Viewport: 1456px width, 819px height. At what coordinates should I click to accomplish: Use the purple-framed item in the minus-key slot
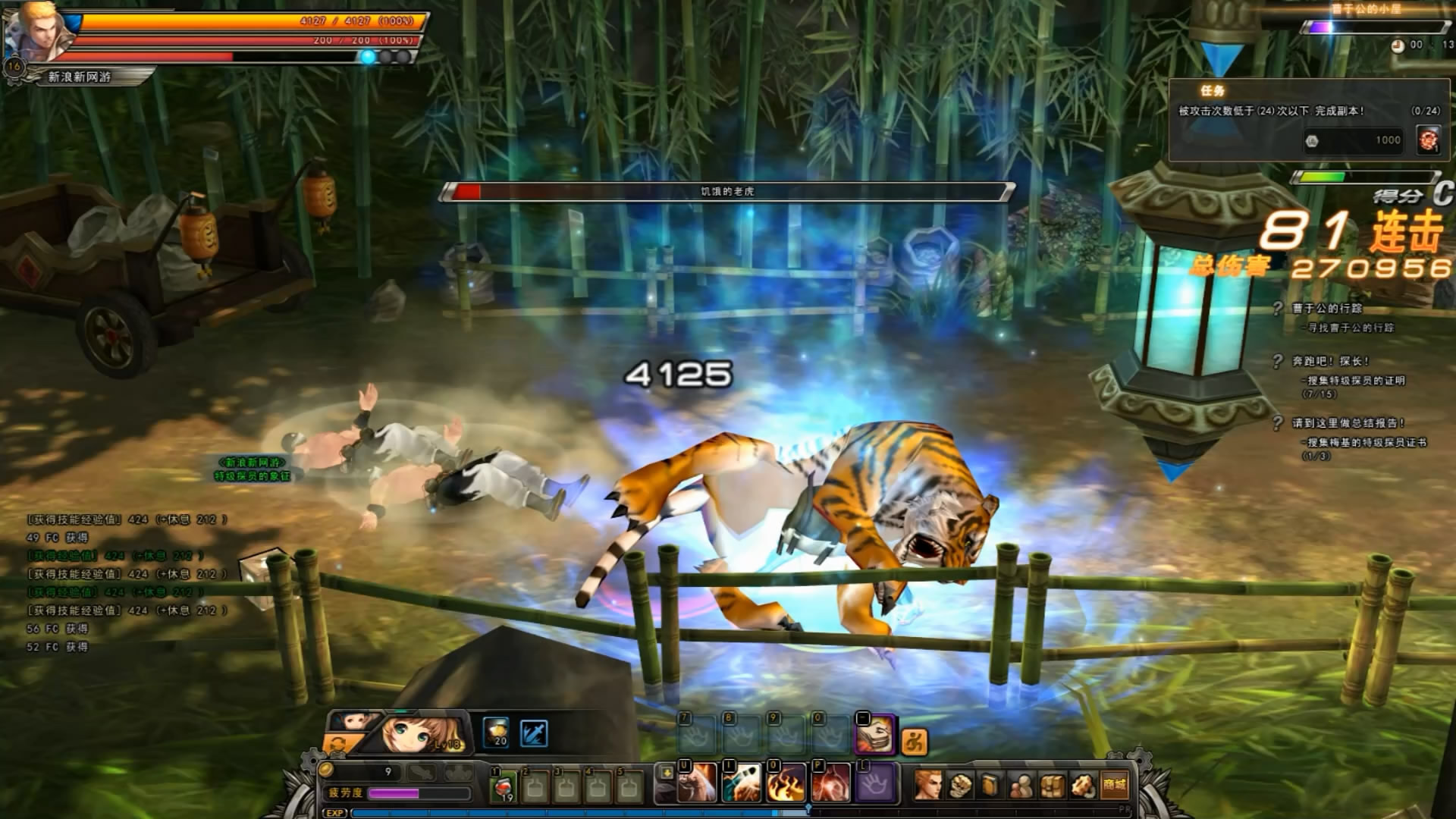[874, 734]
